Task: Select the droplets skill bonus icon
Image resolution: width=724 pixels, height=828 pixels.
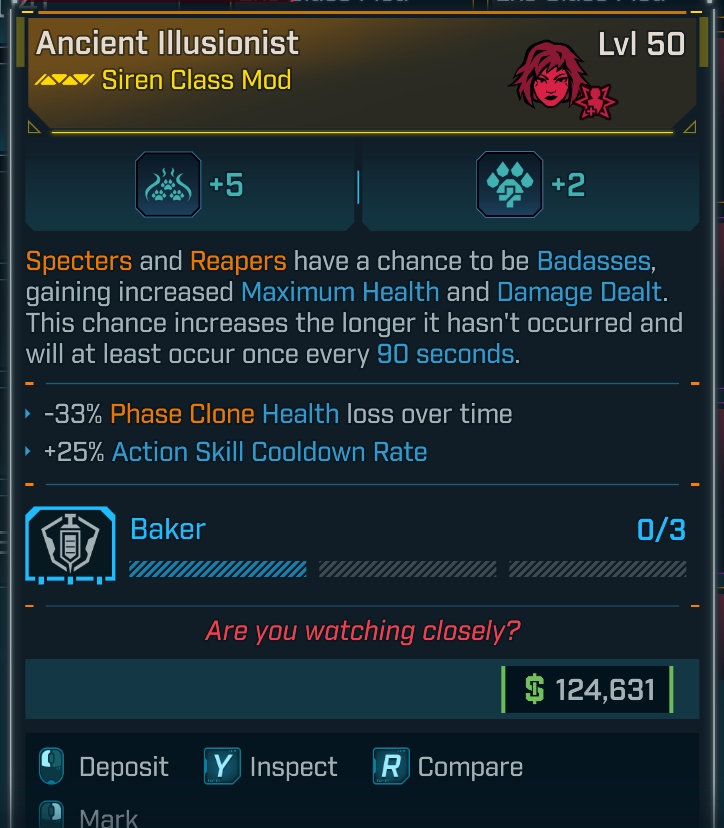Action: coord(510,185)
